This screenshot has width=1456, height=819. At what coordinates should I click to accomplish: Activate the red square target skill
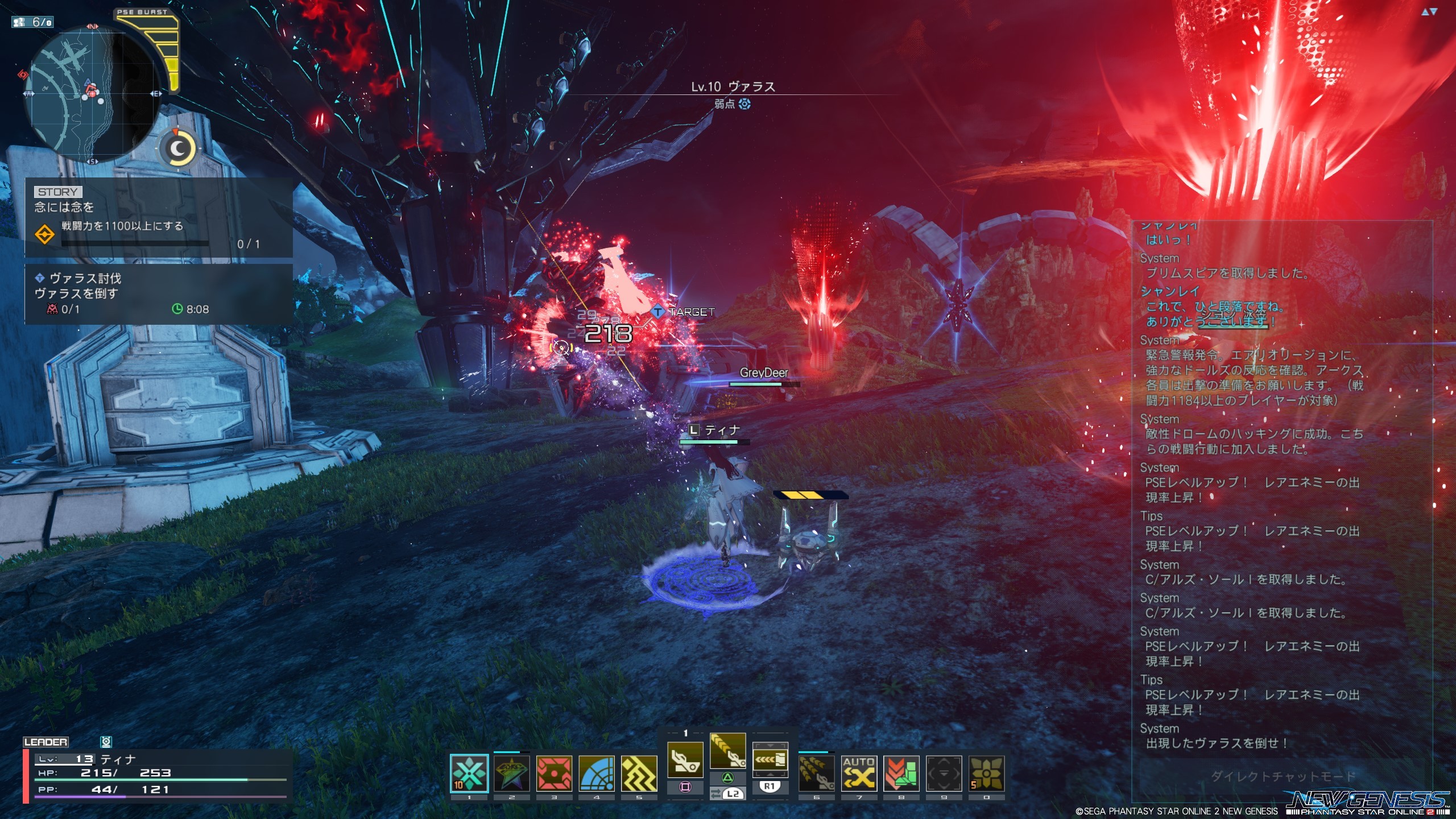[x=554, y=773]
